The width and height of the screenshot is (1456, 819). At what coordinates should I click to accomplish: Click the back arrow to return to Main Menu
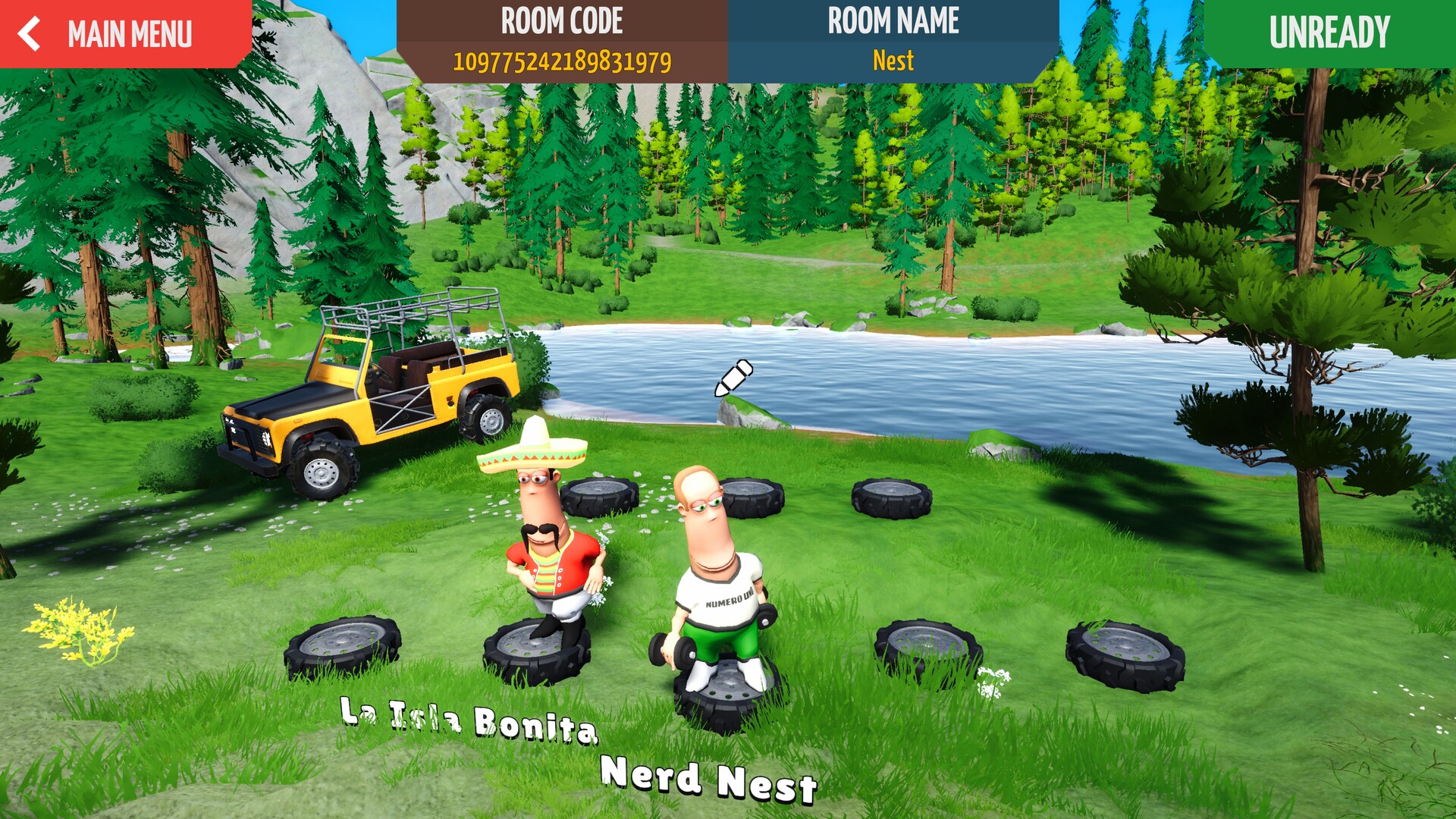point(30,33)
